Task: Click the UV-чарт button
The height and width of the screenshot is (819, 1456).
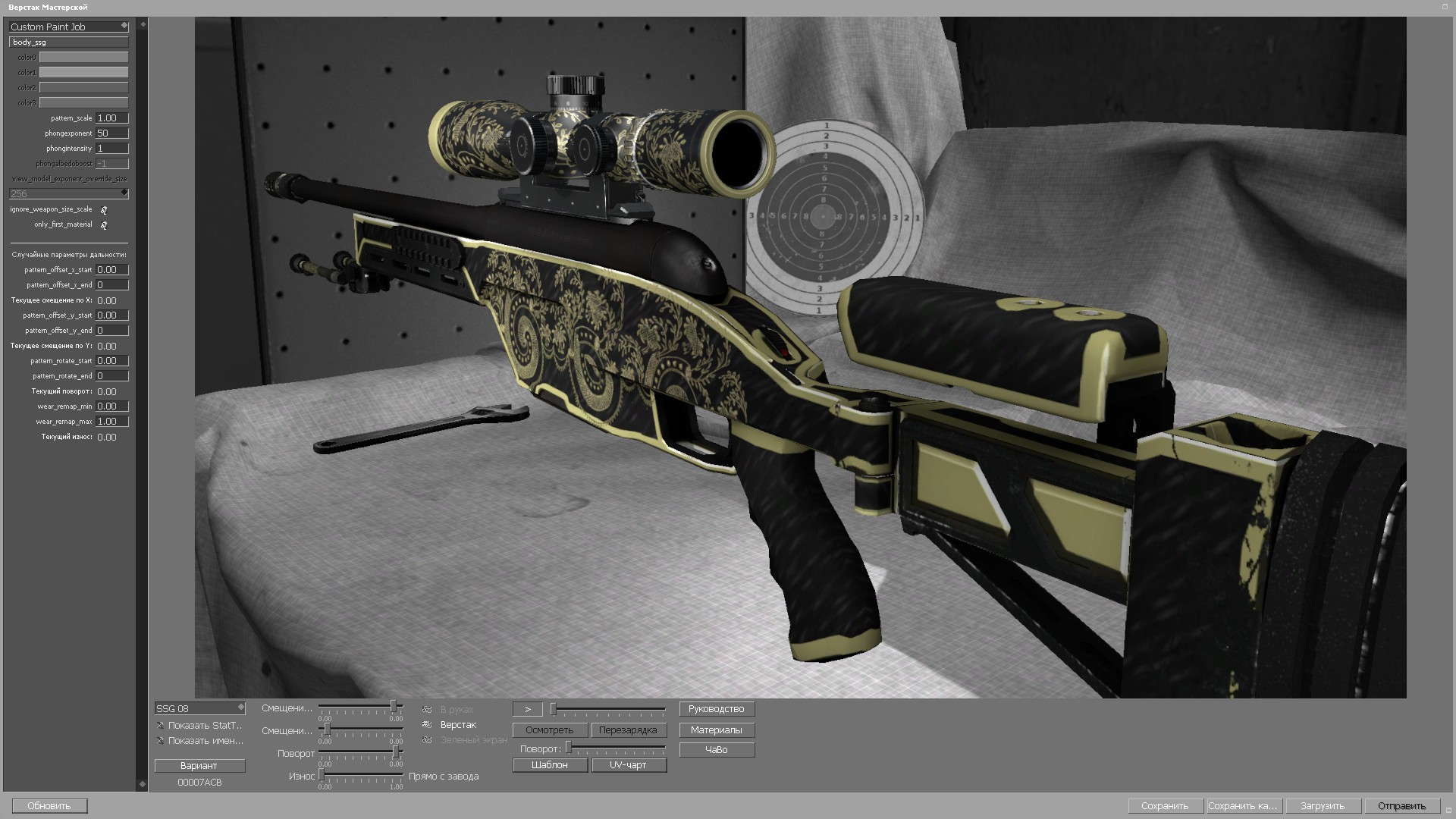Action: (629, 764)
